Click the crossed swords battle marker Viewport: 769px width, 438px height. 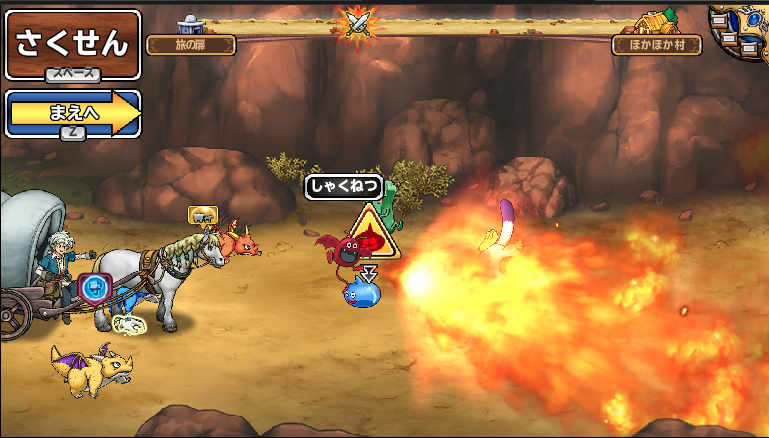[356, 22]
